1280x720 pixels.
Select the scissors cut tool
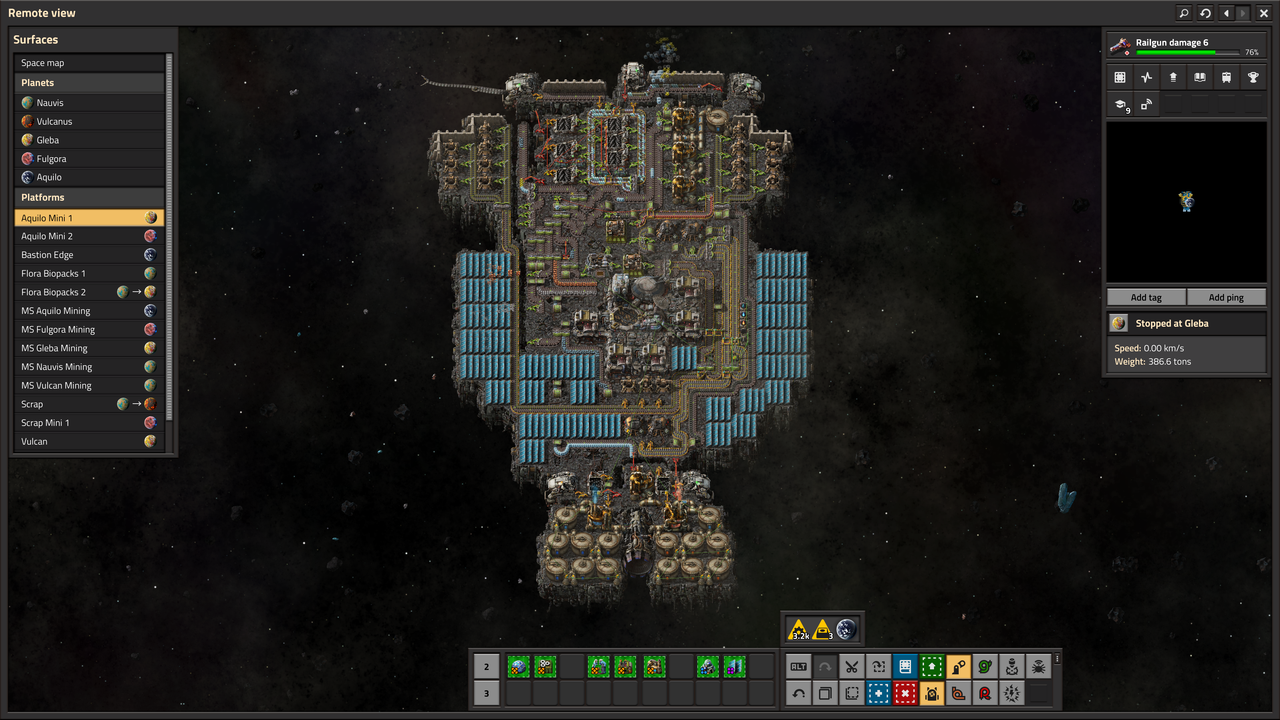pos(852,667)
